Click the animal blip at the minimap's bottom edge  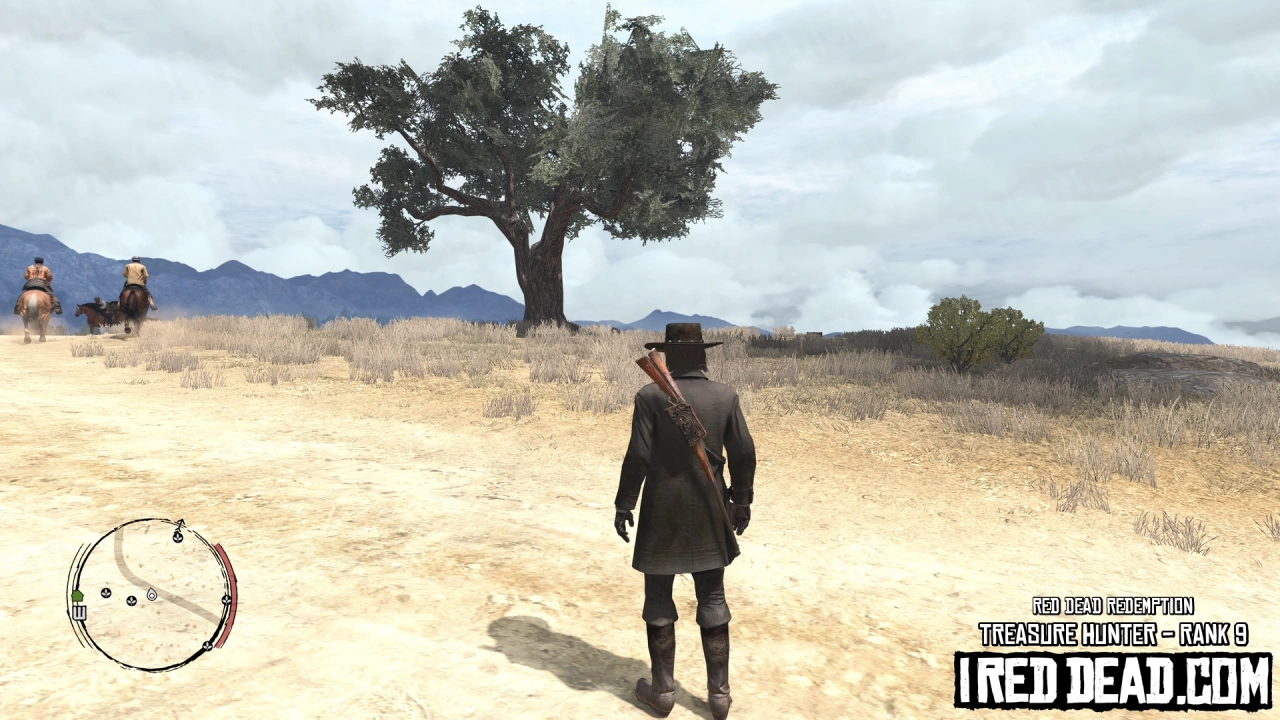pyautogui.click(x=208, y=646)
